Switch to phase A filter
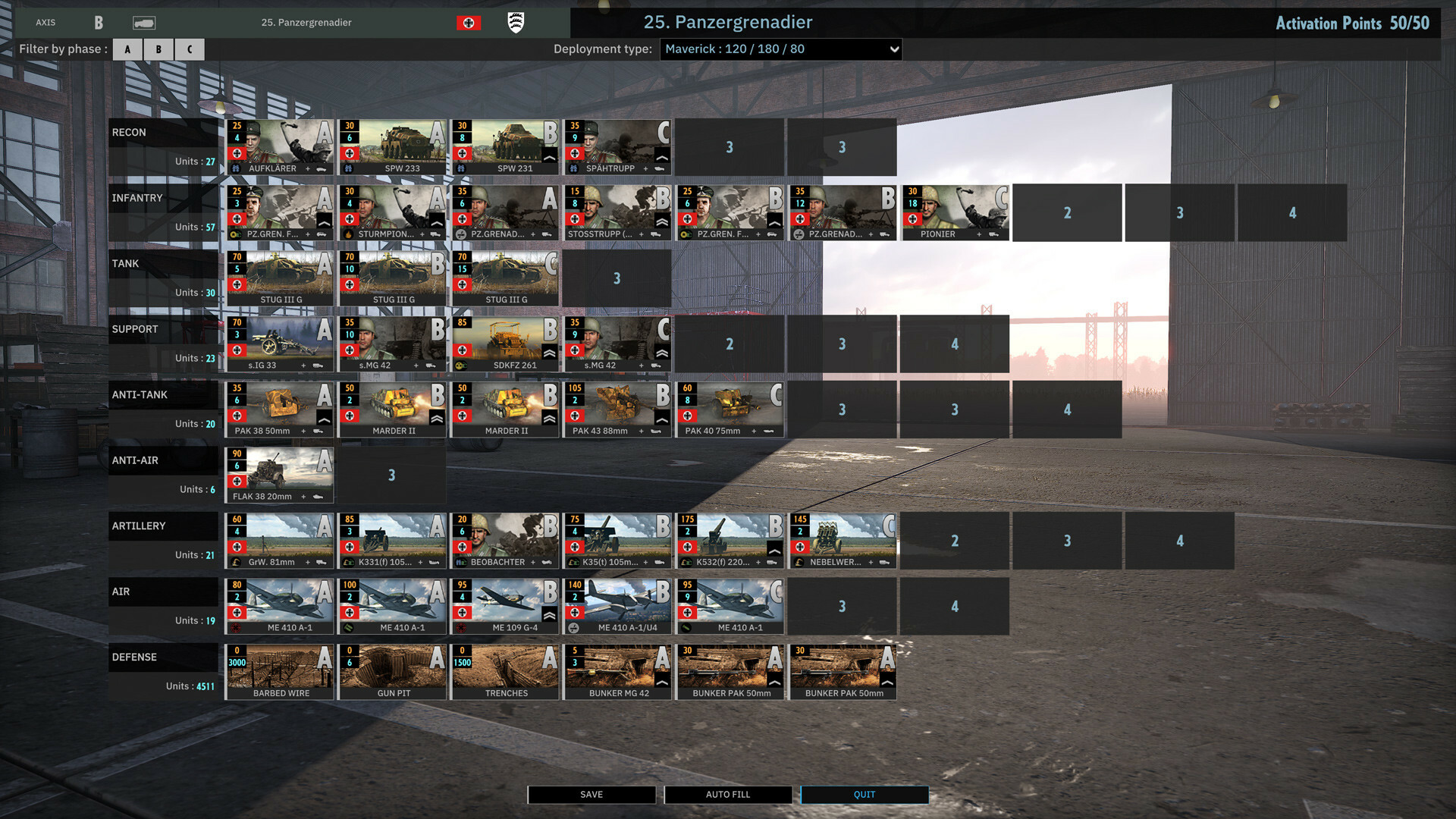This screenshot has width=1456, height=819. coord(127,49)
